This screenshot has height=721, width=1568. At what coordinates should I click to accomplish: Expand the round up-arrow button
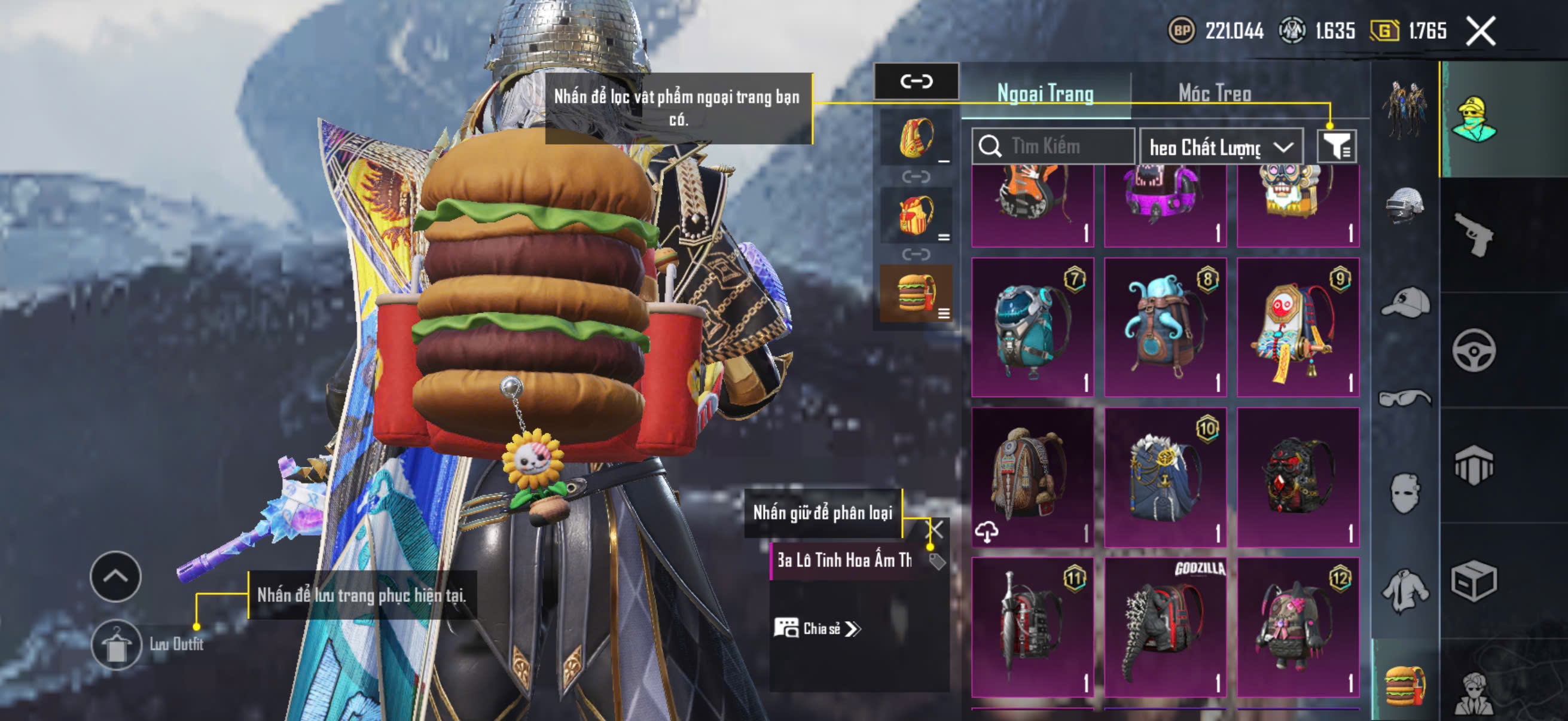click(x=115, y=576)
